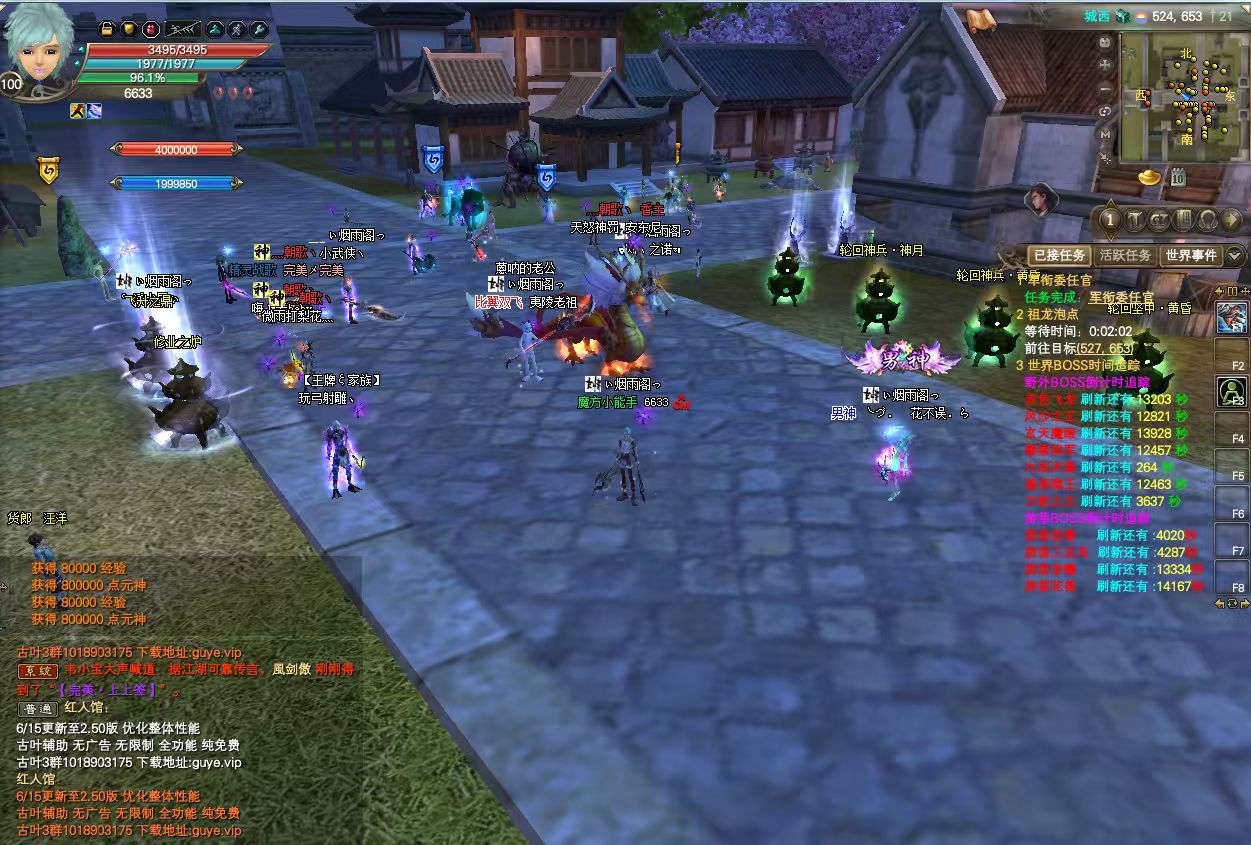Click the player portrait avatar

pyautogui.click(x=38, y=48)
